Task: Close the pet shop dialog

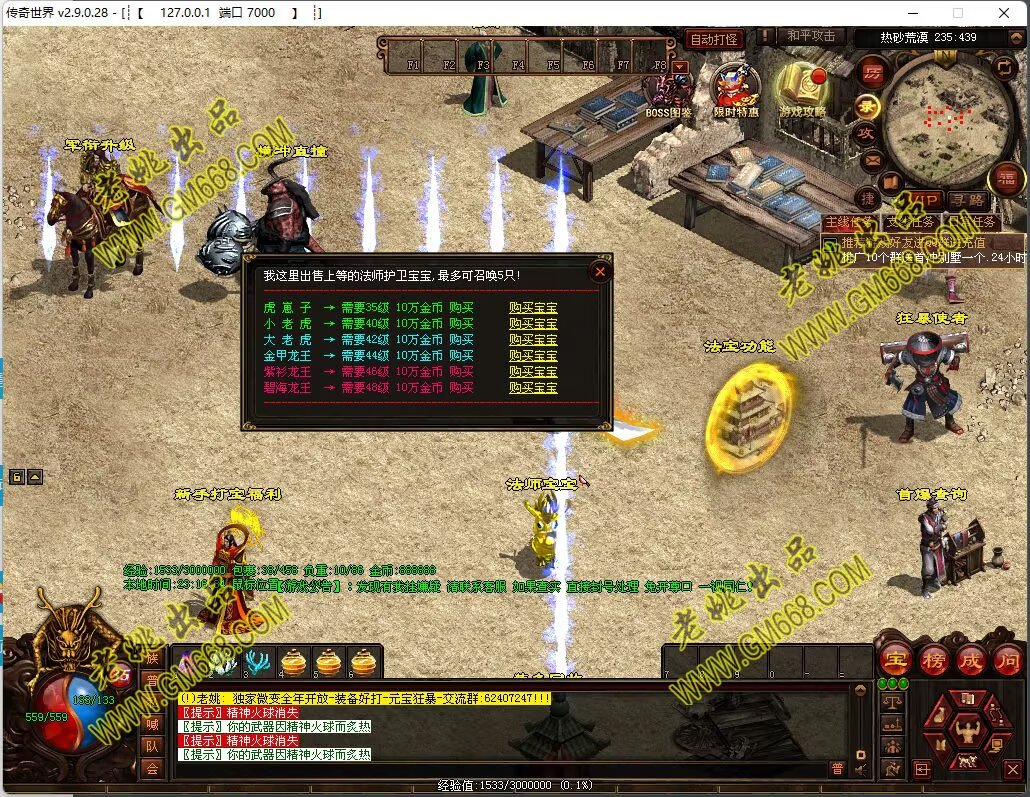Action: tap(600, 271)
